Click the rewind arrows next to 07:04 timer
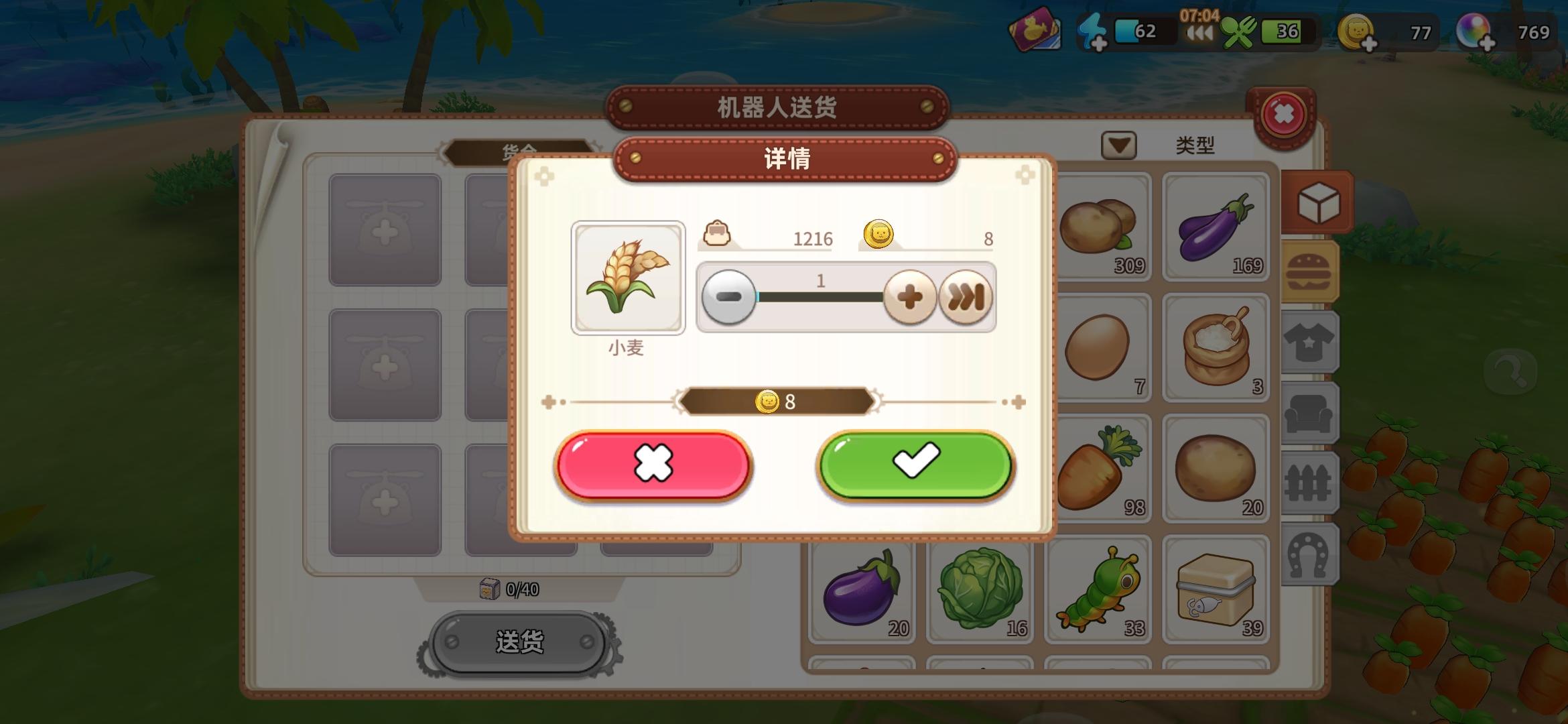The image size is (1568, 724). pos(1200,34)
